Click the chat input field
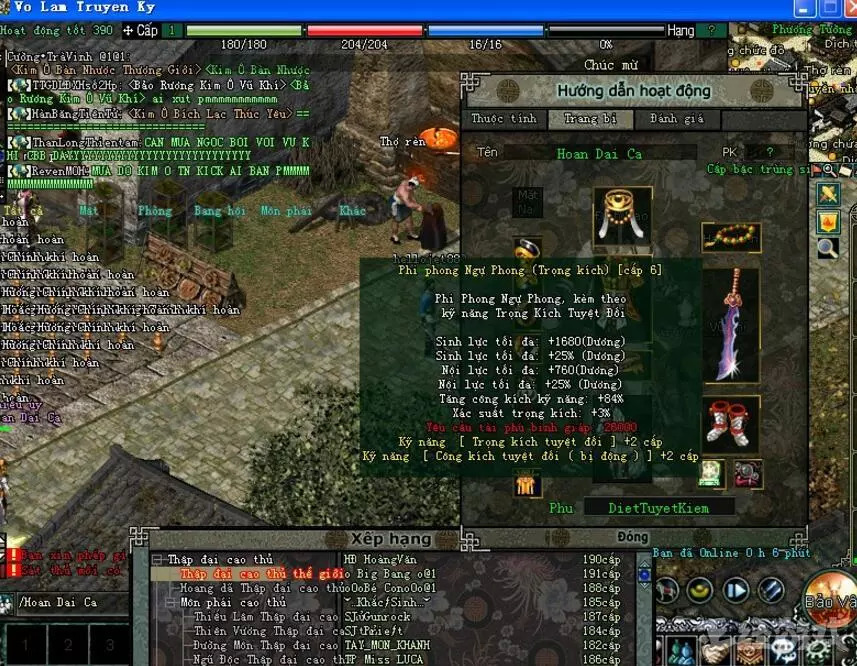The width and height of the screenshot is (857, 666). [x=70, y=602]
